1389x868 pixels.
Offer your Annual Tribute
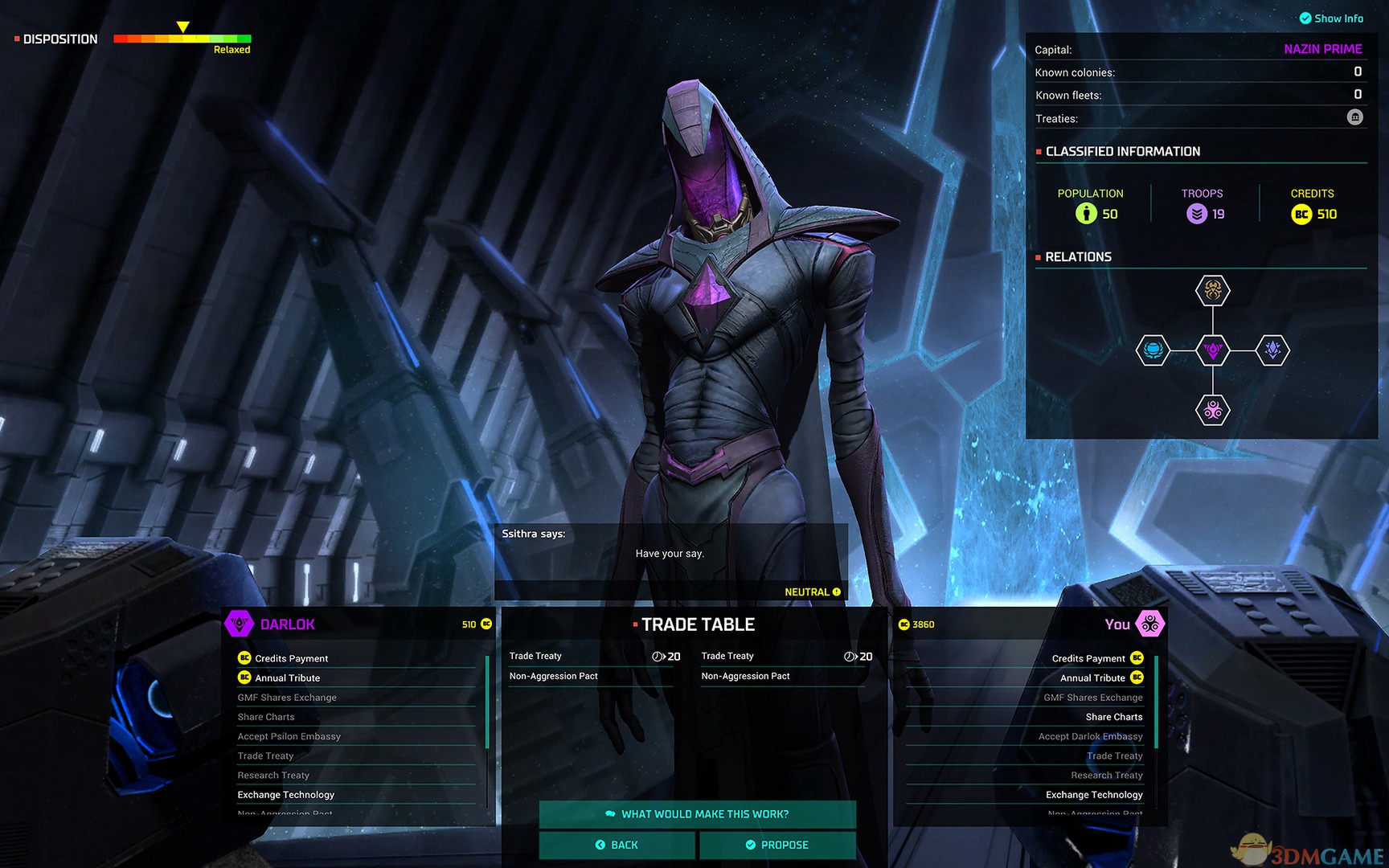(1092, 678)
